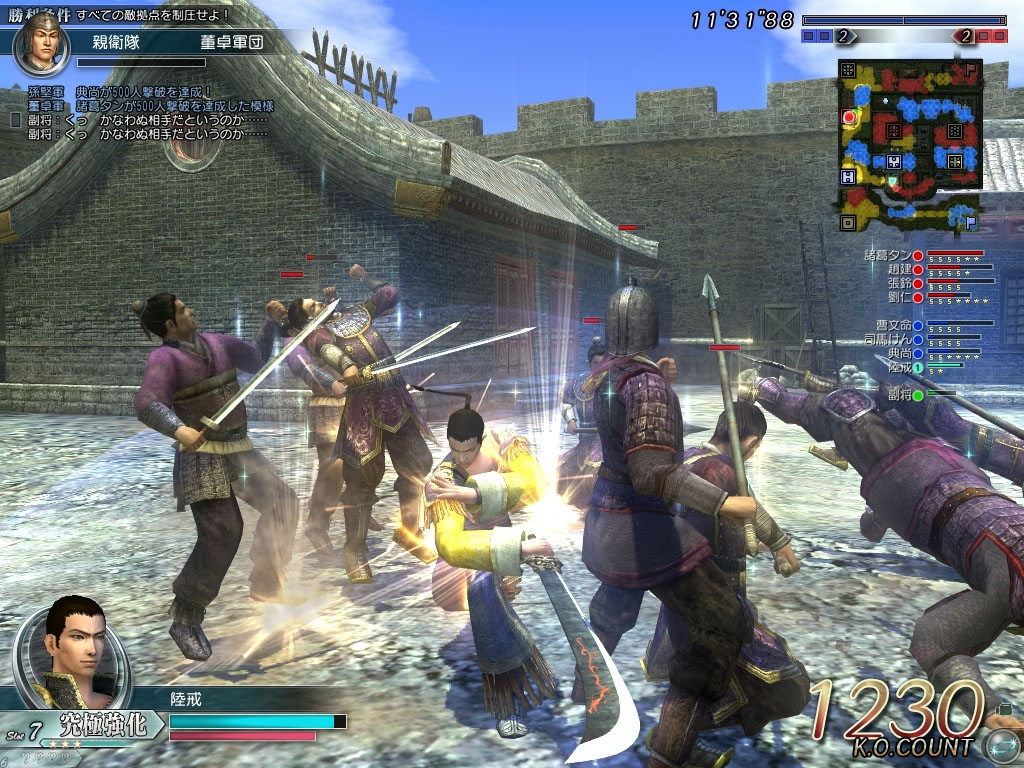Screen dimensions: 1024x768
Task: Click the battle message log
Action: [140, 112]
